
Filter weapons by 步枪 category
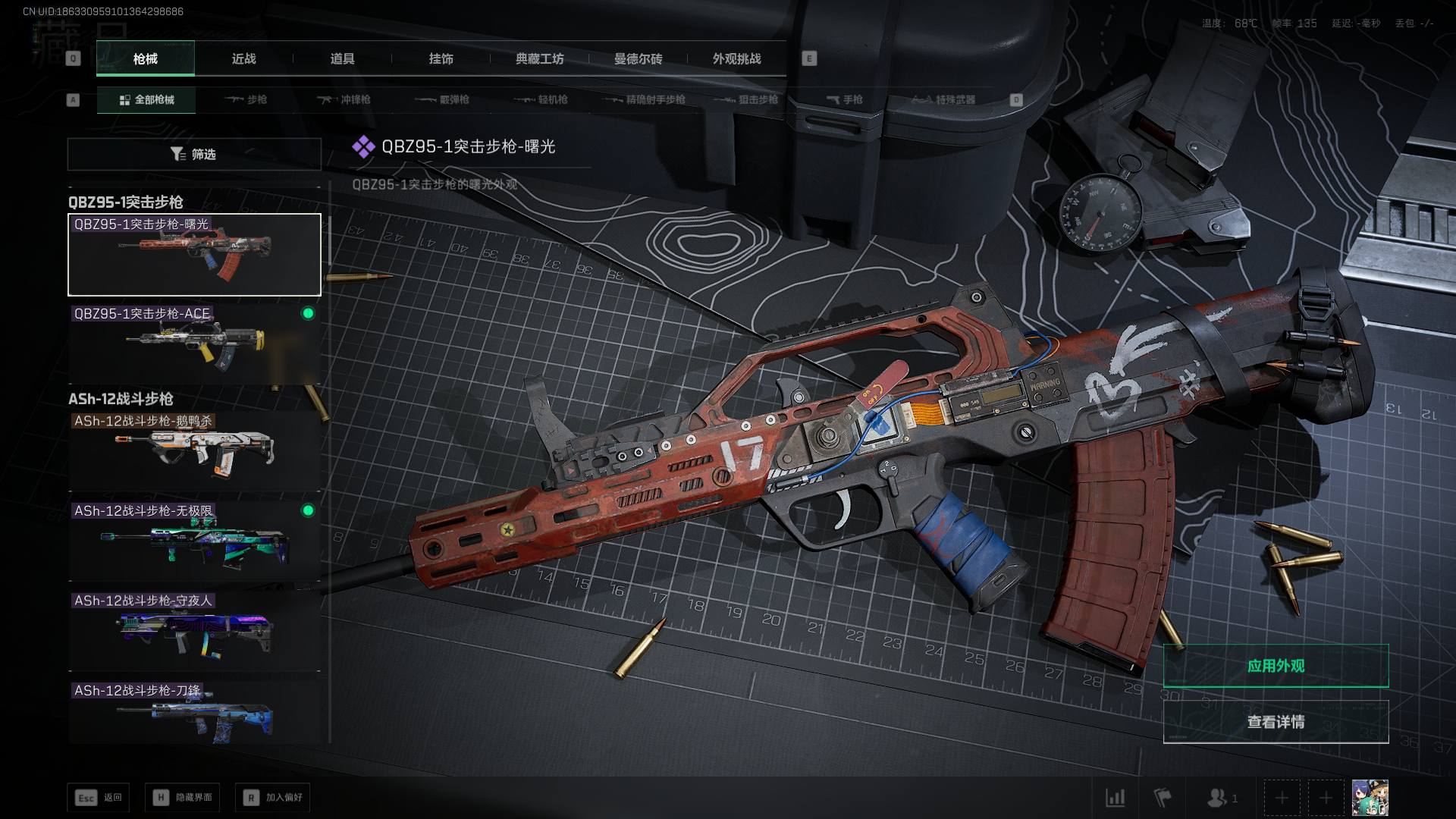[246, 100]
